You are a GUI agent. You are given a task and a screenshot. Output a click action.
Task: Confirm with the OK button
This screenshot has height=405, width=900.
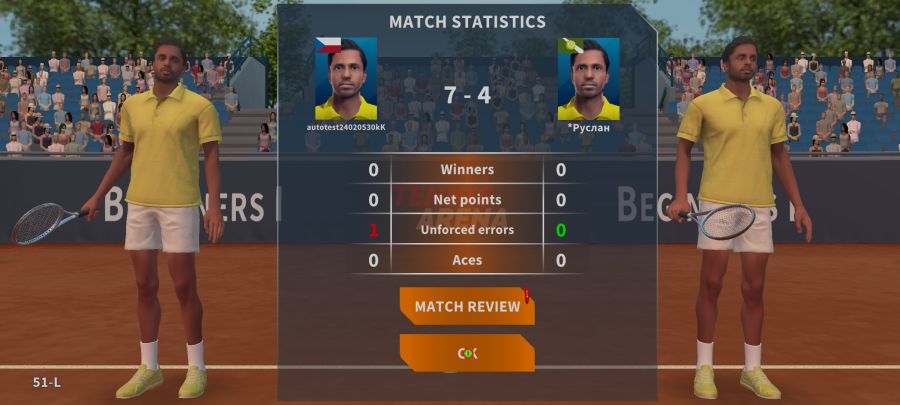(x=467, y=353)
